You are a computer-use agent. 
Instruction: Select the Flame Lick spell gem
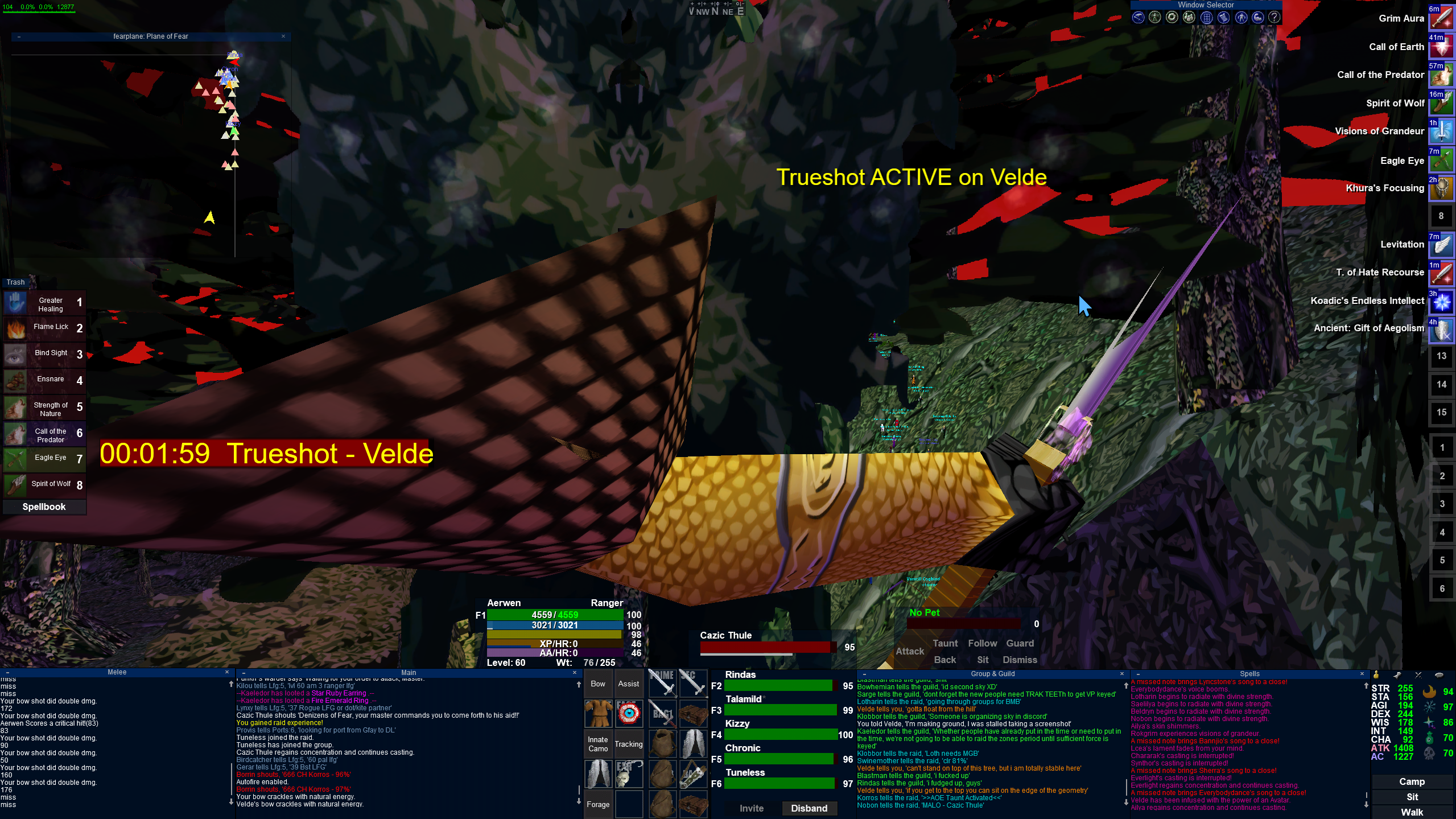pyautogui.click(x=44, y=327)
